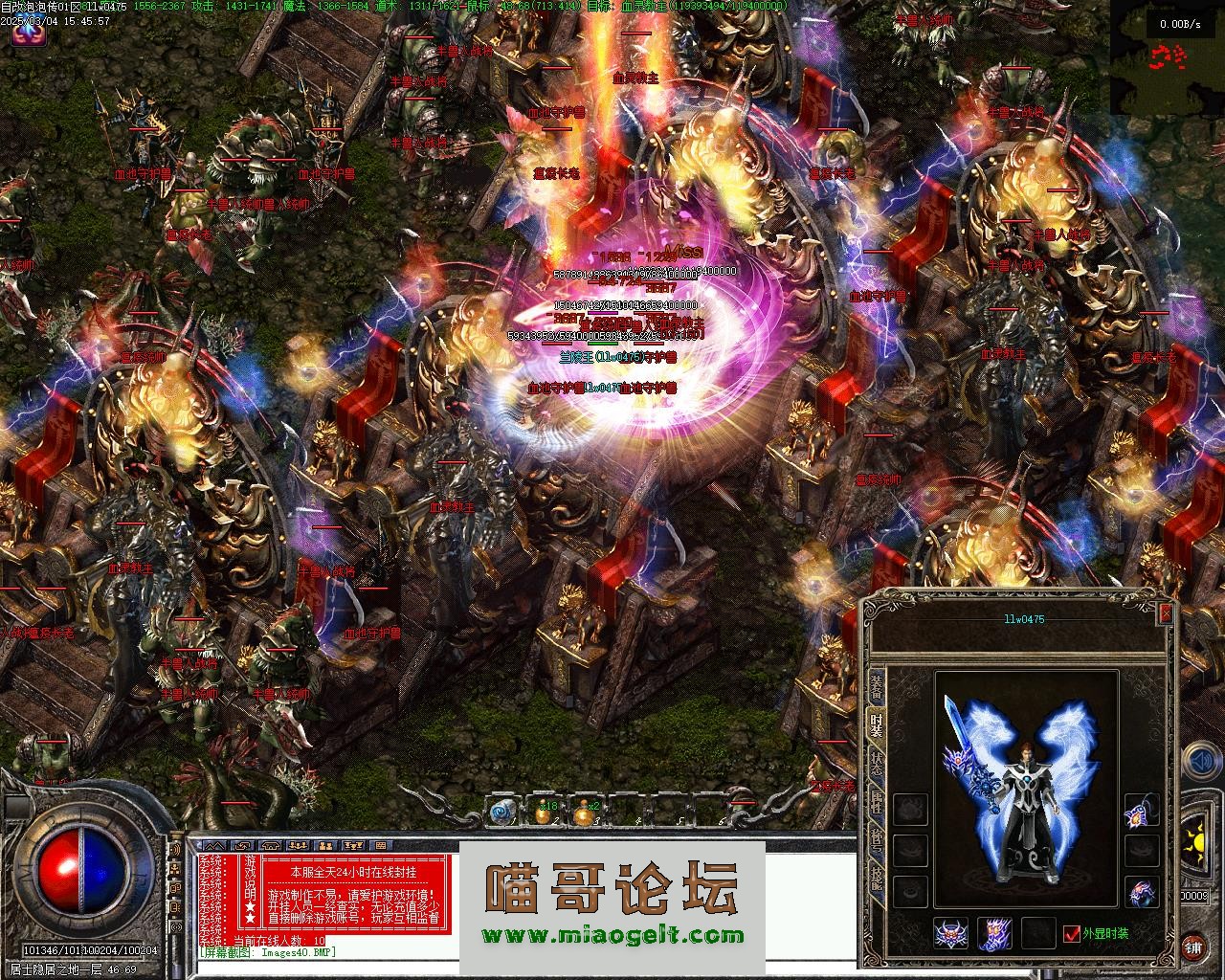Select the blue demon mask fashion slot
Image resolution: width=1225 pixels, height=980 pixels.
coord(950,933)
